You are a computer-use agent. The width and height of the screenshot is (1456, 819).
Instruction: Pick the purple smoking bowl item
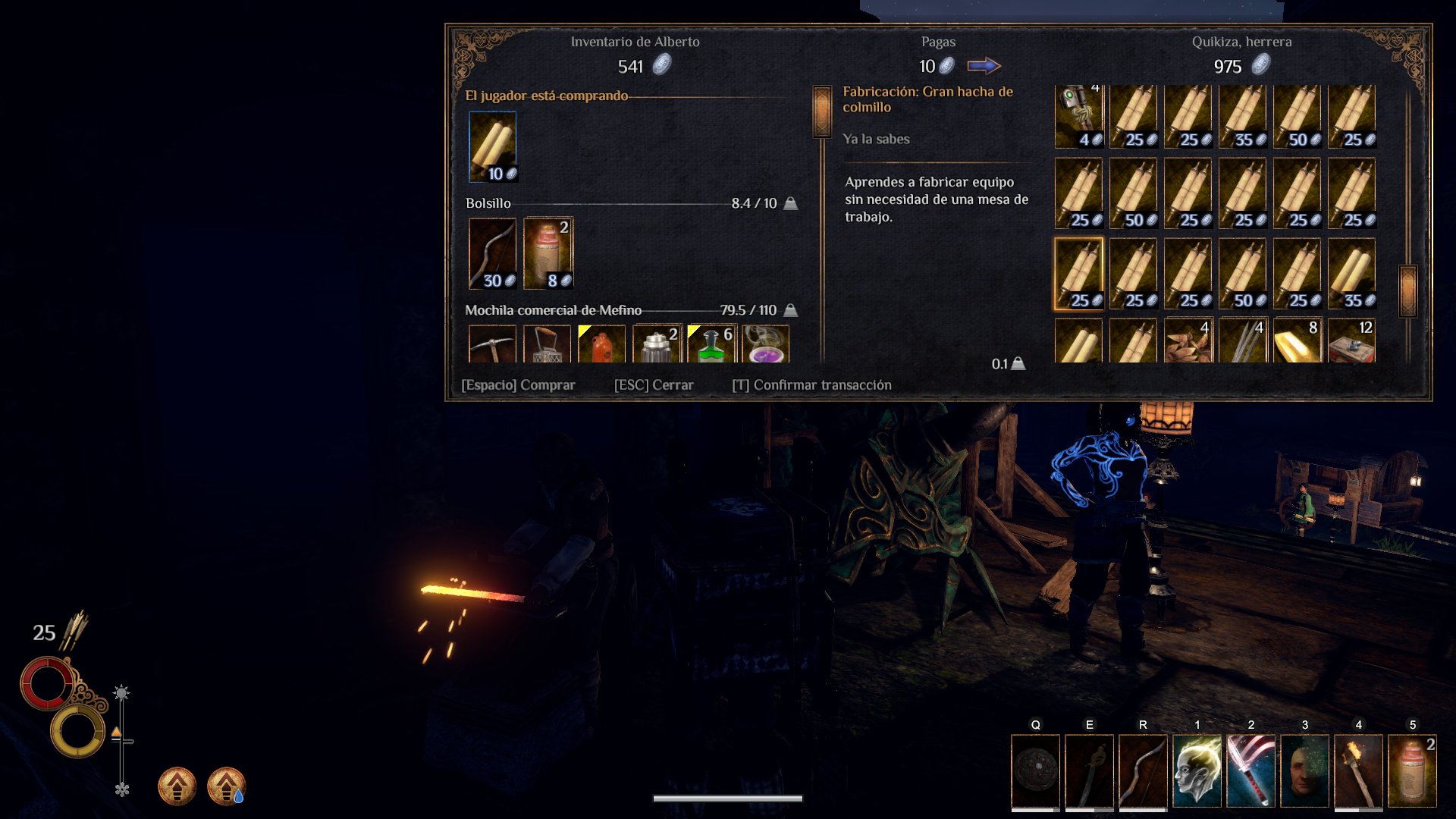[x=766, y=345]
